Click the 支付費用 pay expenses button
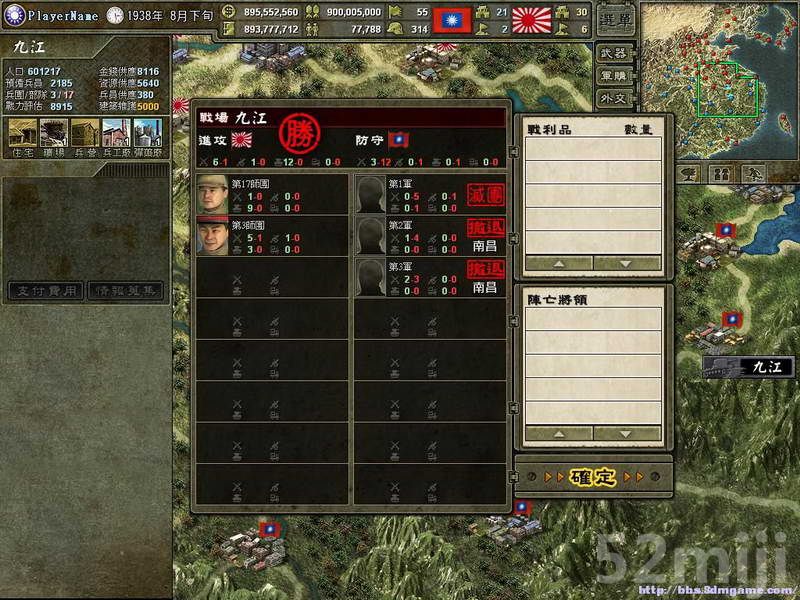 click(46, 290)
